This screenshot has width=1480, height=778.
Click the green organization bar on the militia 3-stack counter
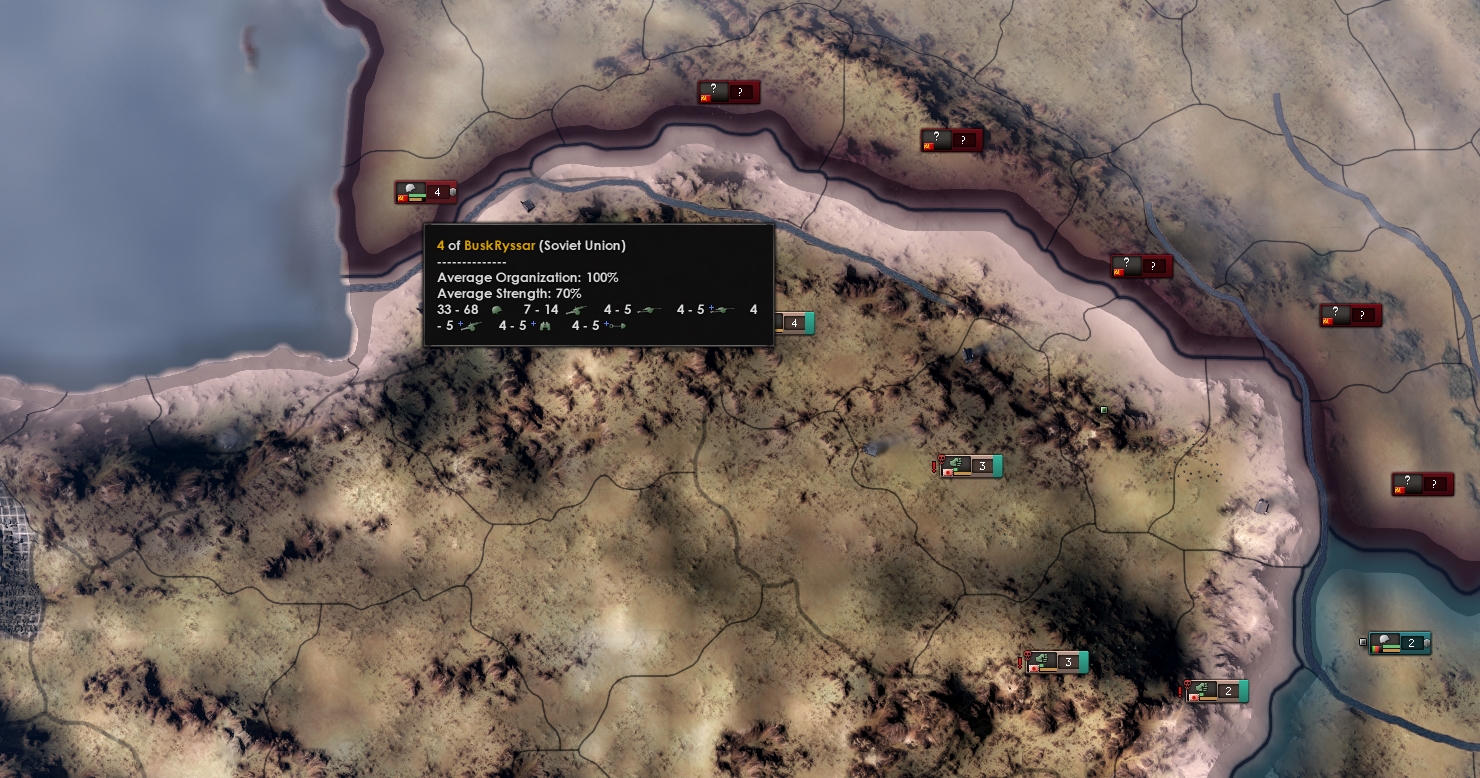[x=956, y=469]
